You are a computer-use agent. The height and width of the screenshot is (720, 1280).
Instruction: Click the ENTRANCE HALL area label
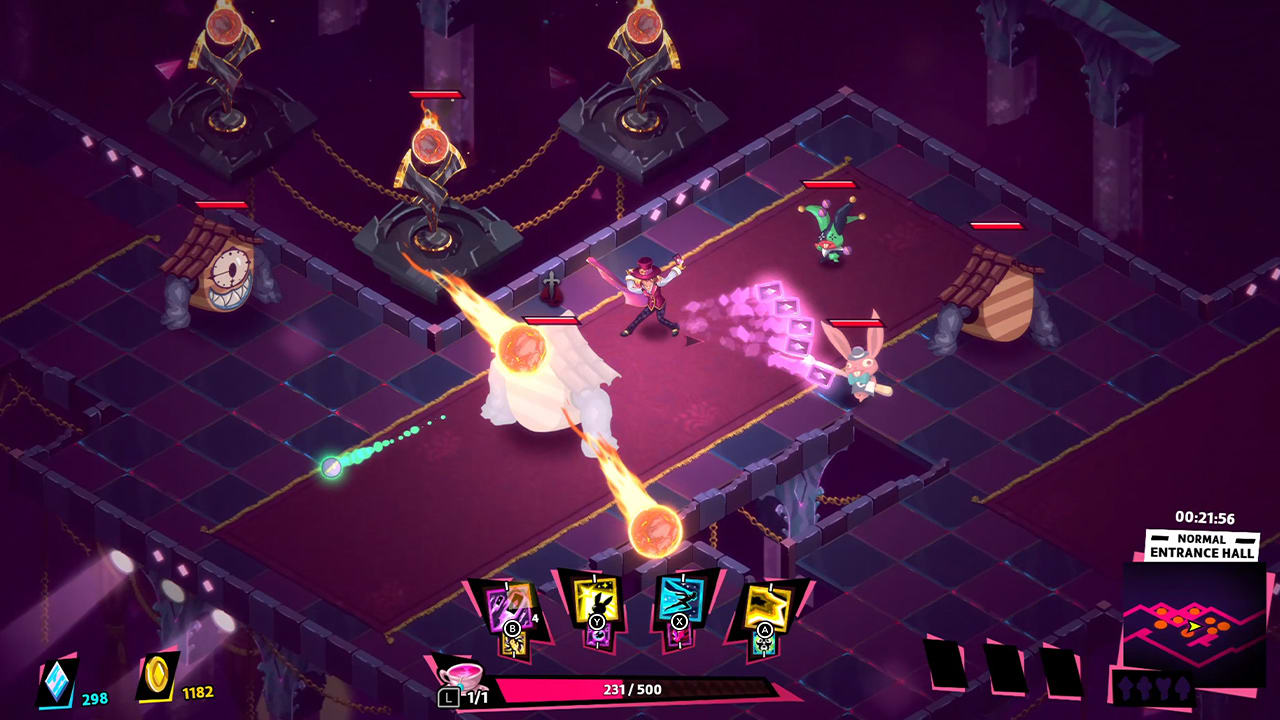pos(1201,552)
